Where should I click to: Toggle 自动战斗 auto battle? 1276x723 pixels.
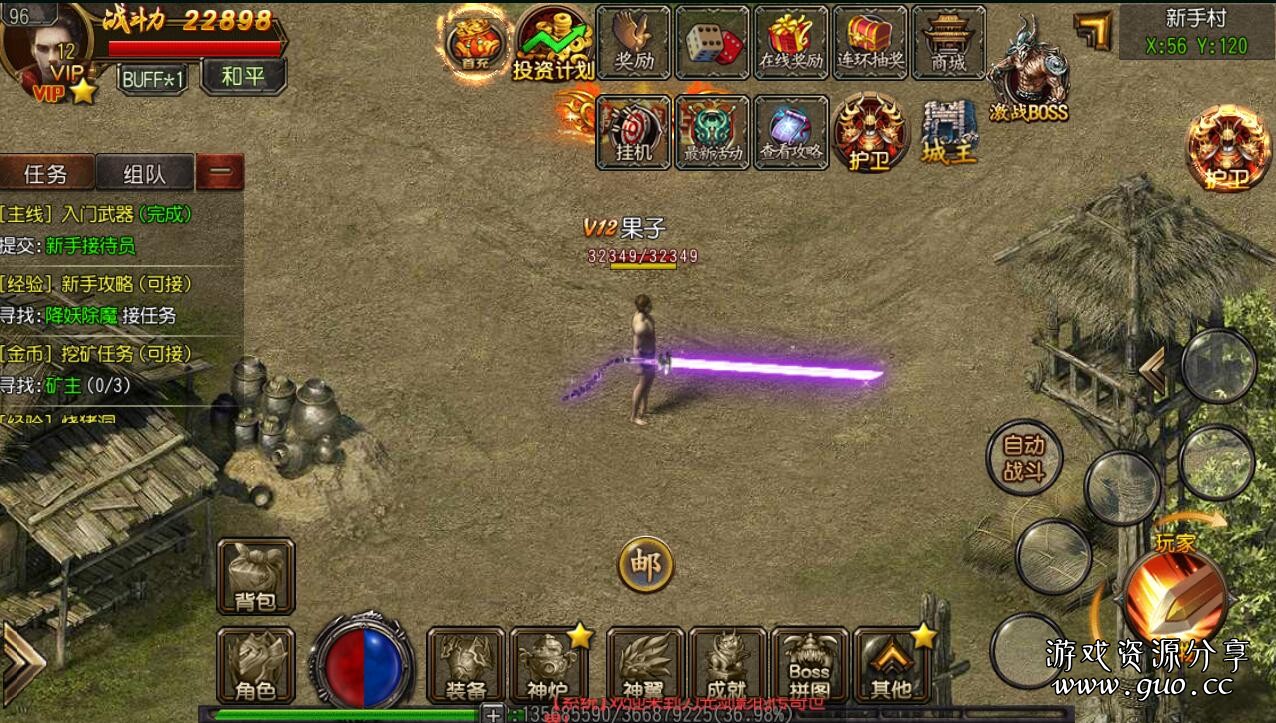pyautogui.click(x=1023, y=458)
